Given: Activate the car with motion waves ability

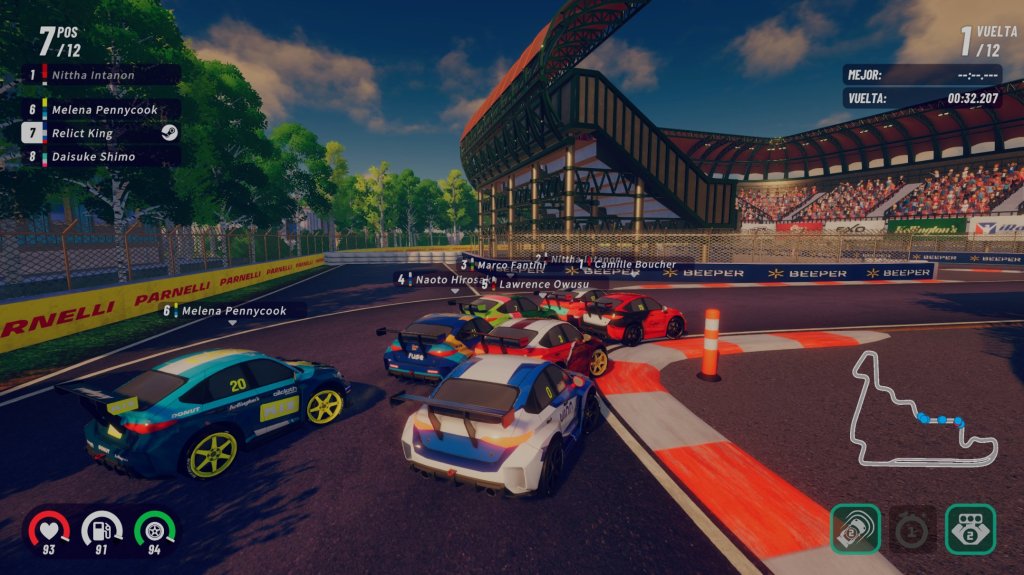Looking at the screenshot, I should point(855,529).
